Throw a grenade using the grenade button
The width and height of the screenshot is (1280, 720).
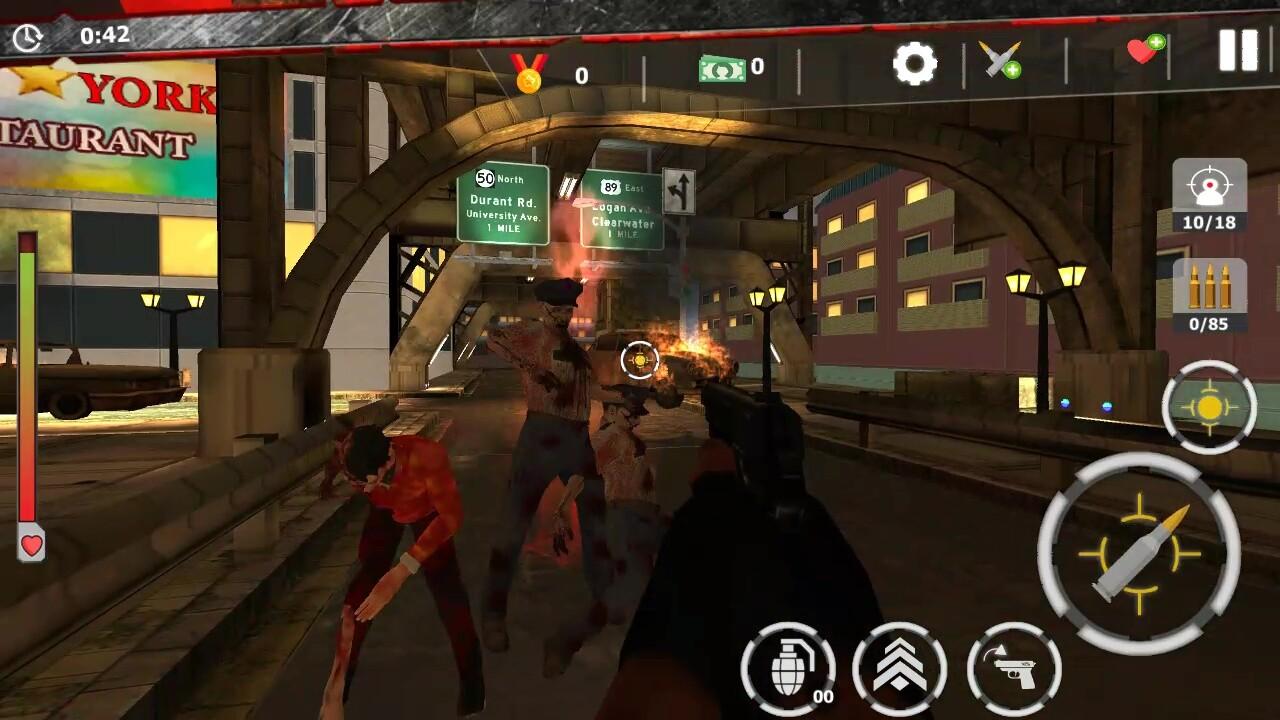tap(789, 667)
